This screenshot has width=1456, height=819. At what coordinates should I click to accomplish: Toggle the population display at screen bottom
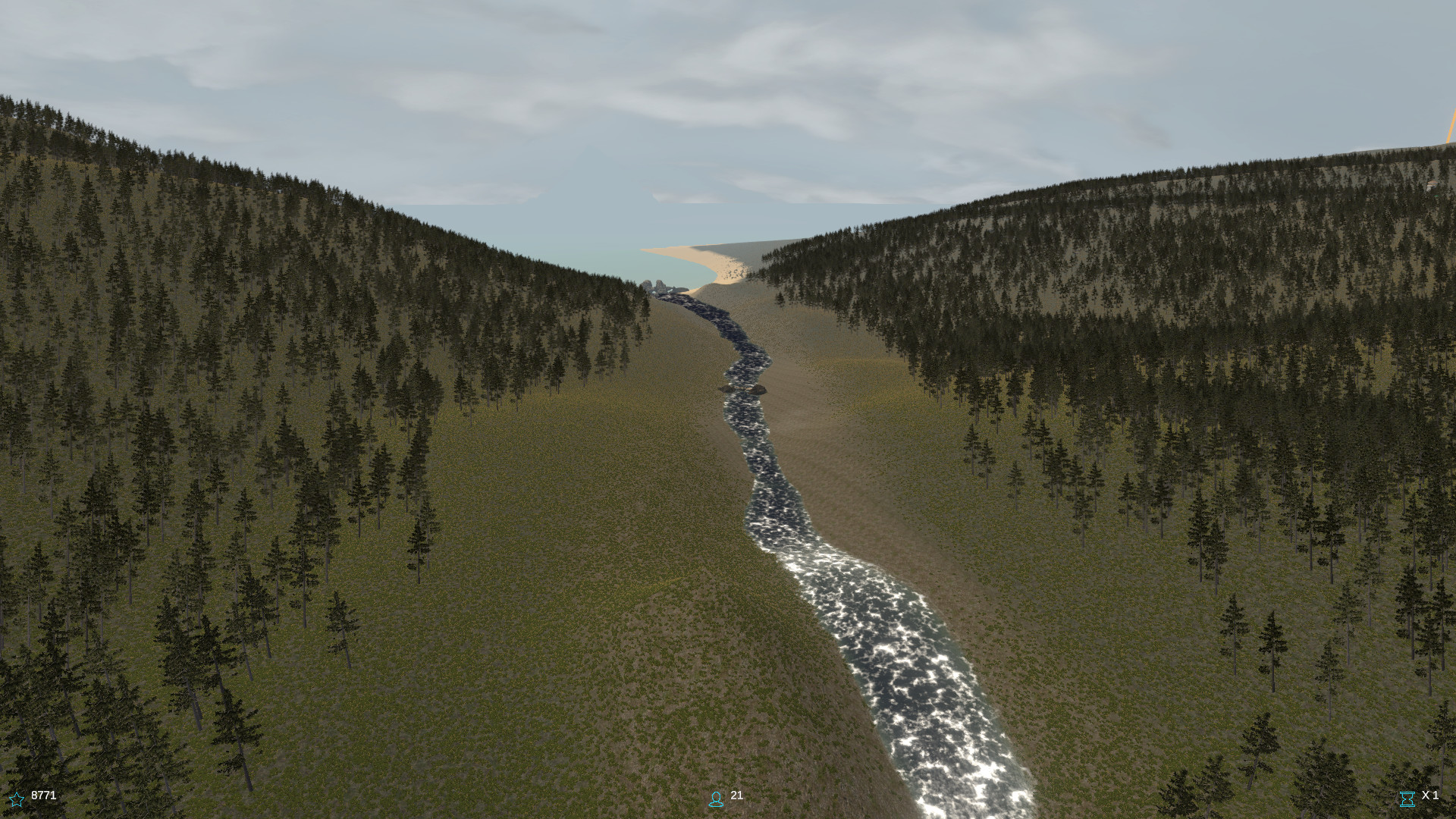(x=716, y=797)
